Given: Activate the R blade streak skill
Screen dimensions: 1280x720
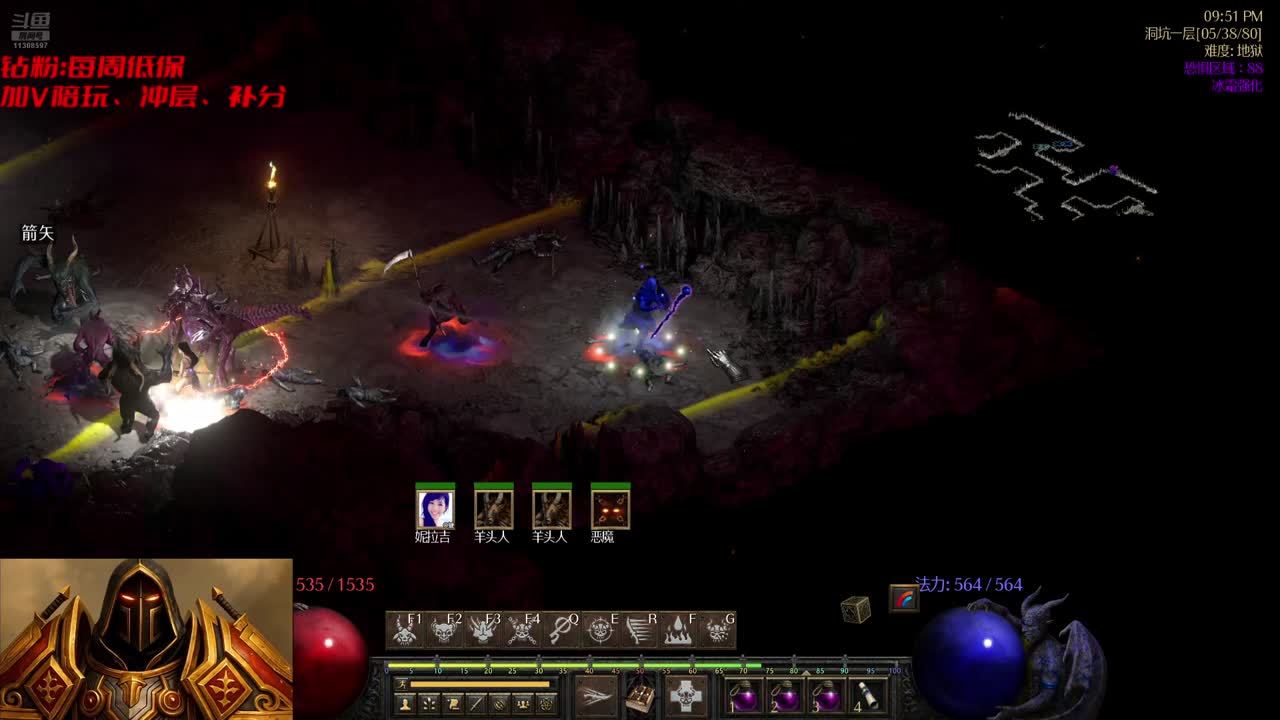Looking at the screenshot, I should pos(639,630).
